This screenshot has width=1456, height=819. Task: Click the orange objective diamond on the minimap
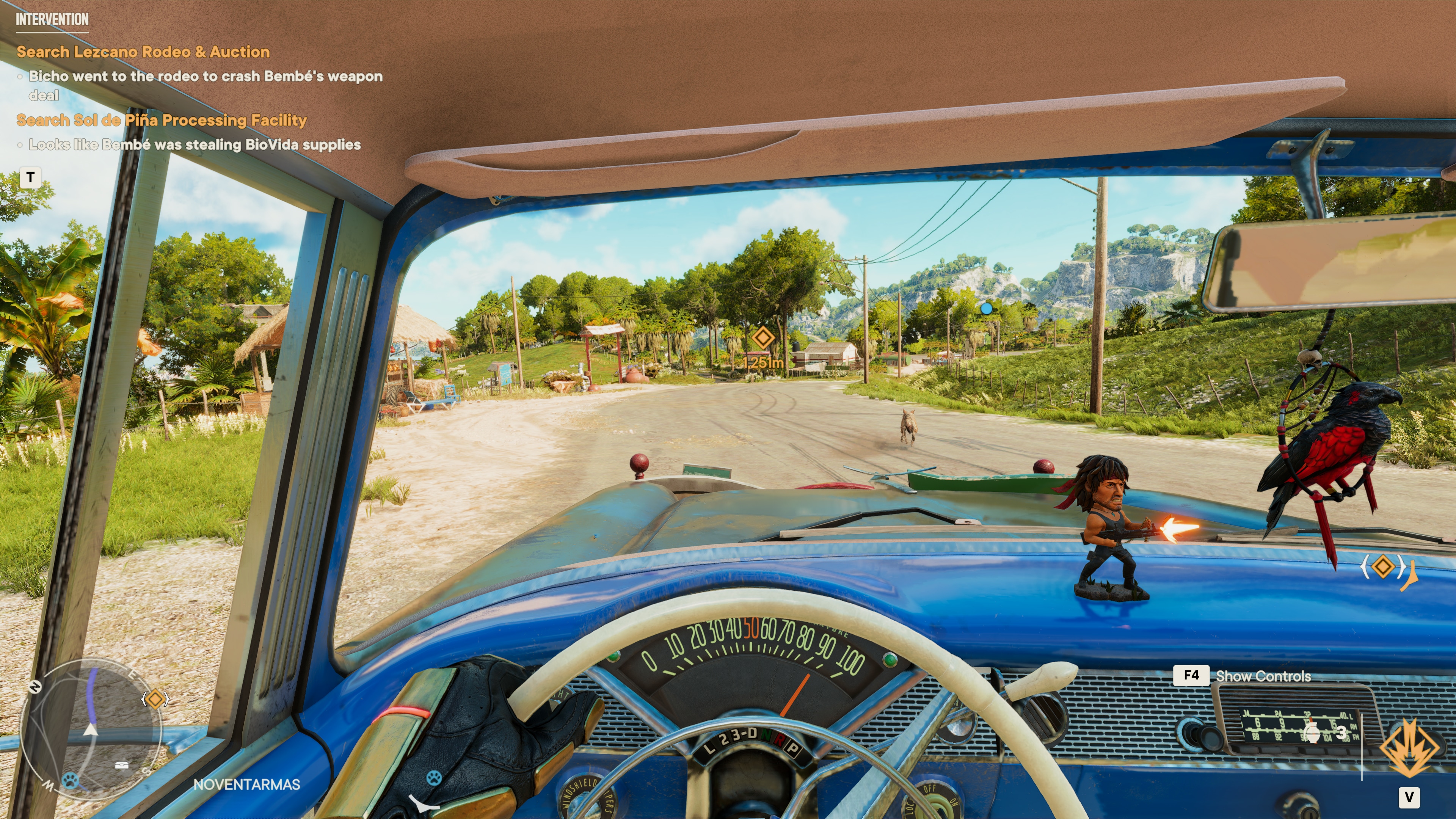[x=155, y=699]
